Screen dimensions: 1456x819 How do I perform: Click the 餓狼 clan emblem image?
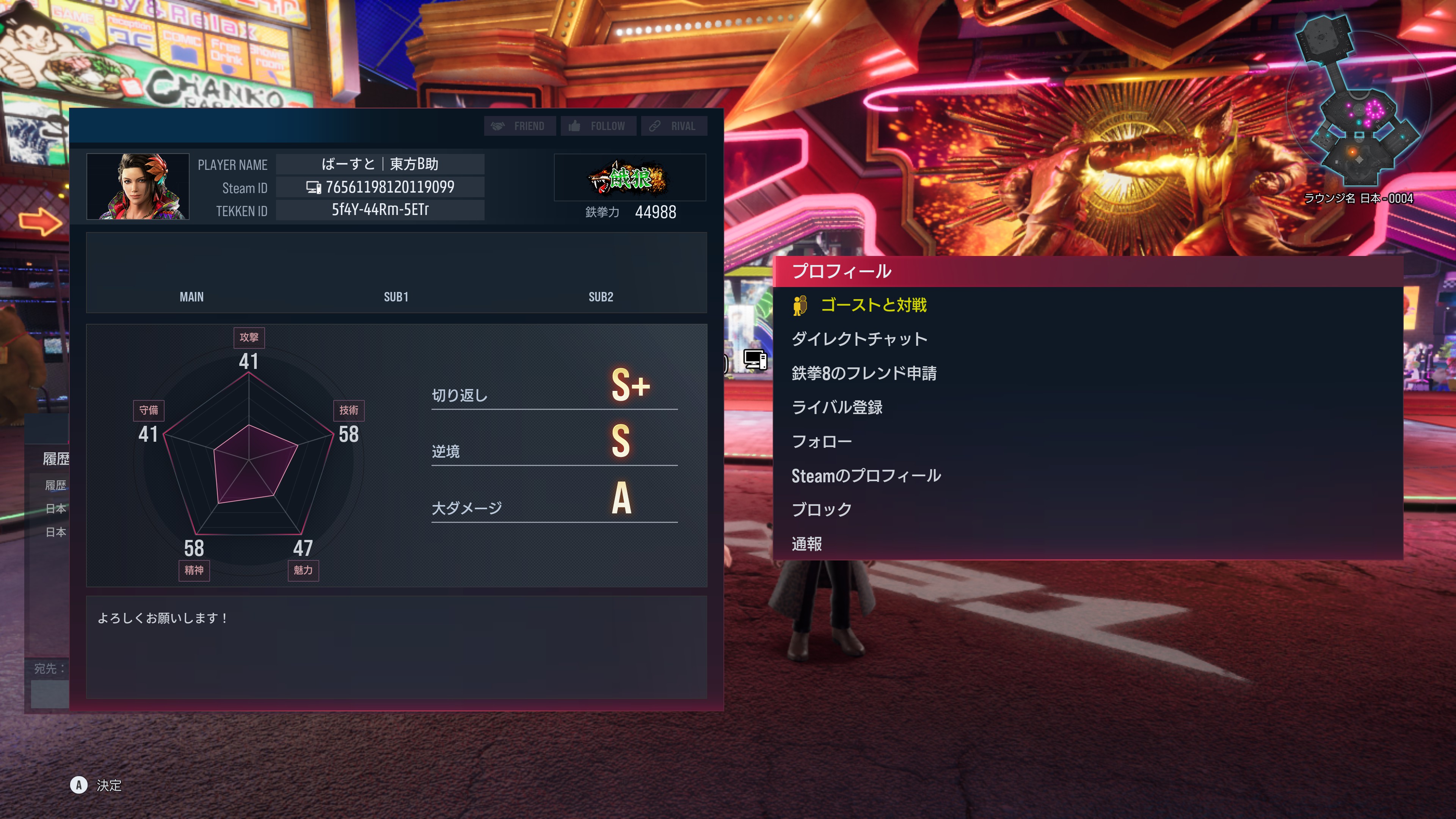pyautogui.click(x=630, y=178)
